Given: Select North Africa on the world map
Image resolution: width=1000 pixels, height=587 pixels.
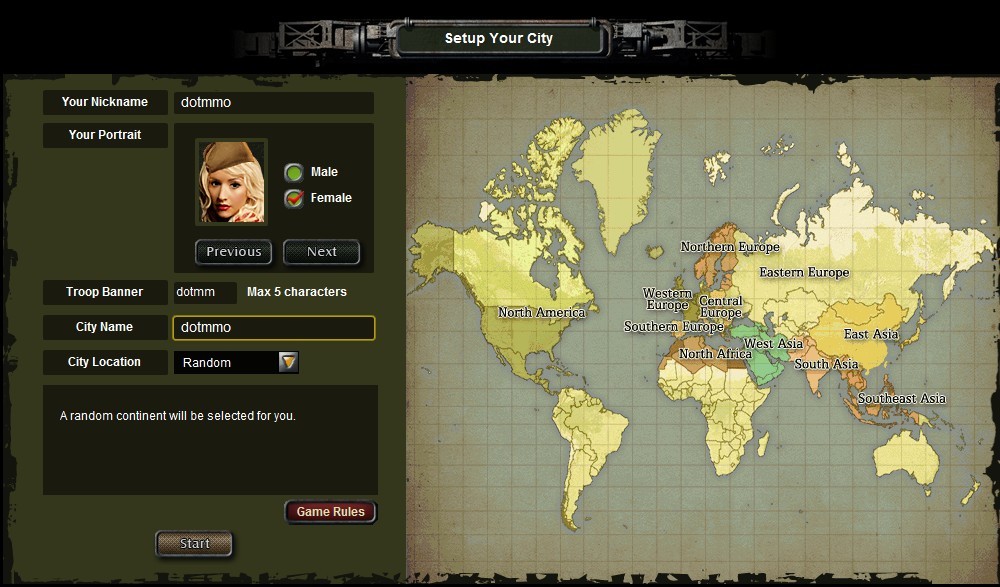Looking at the screenshot, I should click(x=715, y=354).
